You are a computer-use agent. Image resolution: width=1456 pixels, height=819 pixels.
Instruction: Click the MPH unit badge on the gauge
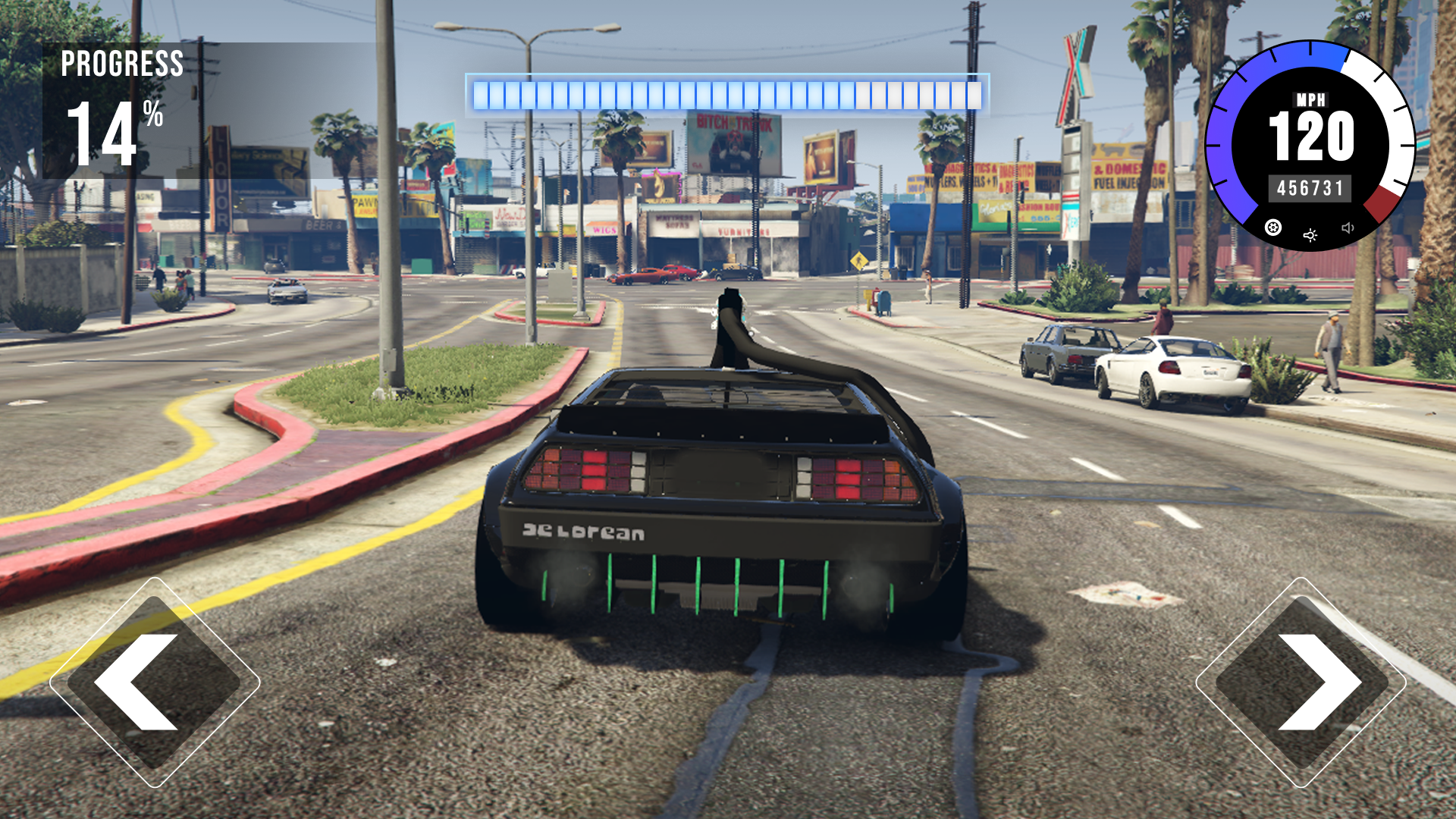coord(1311,99)
